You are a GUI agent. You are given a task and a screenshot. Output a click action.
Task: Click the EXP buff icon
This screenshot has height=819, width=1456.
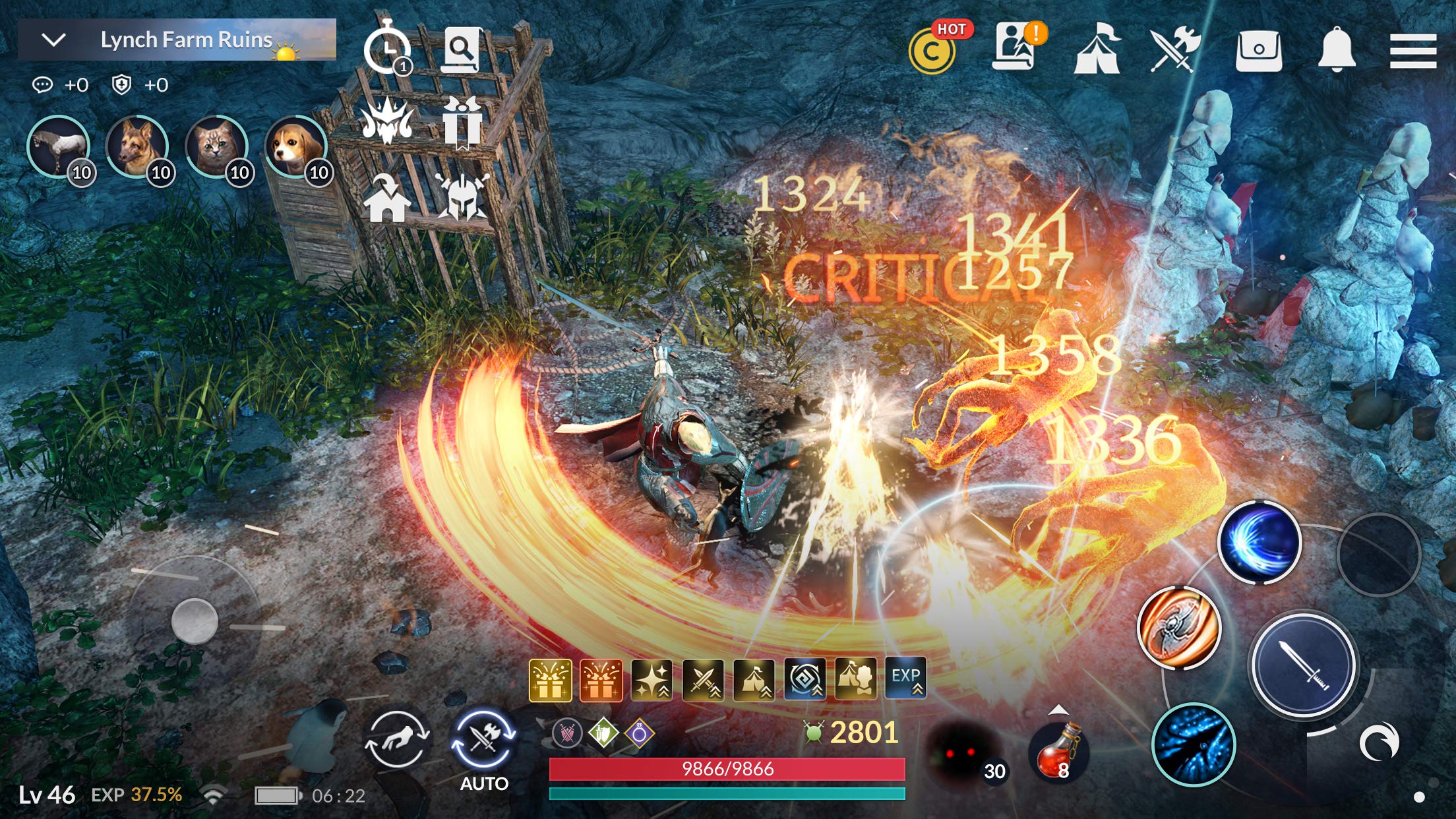905,678
